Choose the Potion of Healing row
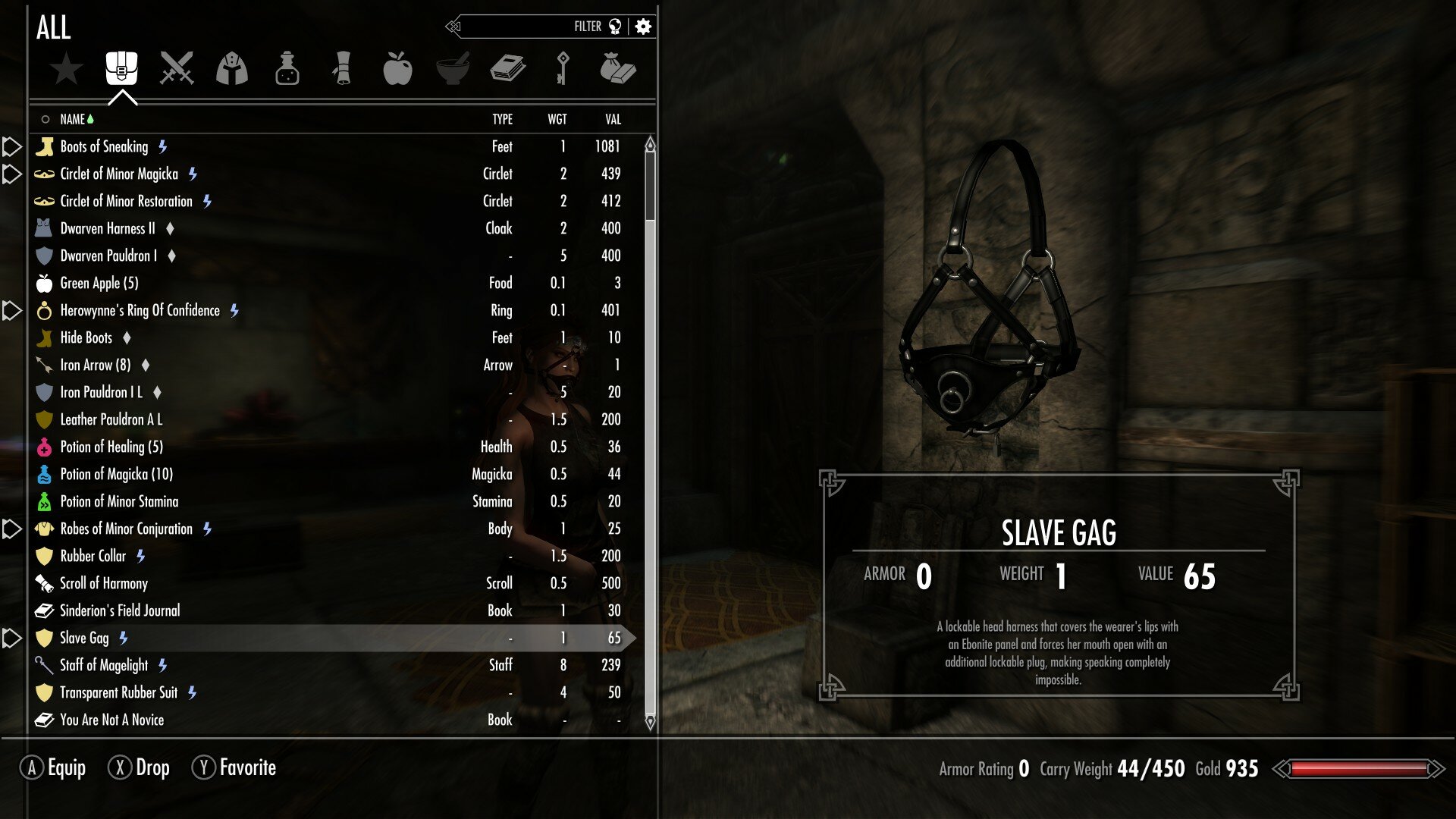This screenshot has height=819, width=1456. pos(111,447)
